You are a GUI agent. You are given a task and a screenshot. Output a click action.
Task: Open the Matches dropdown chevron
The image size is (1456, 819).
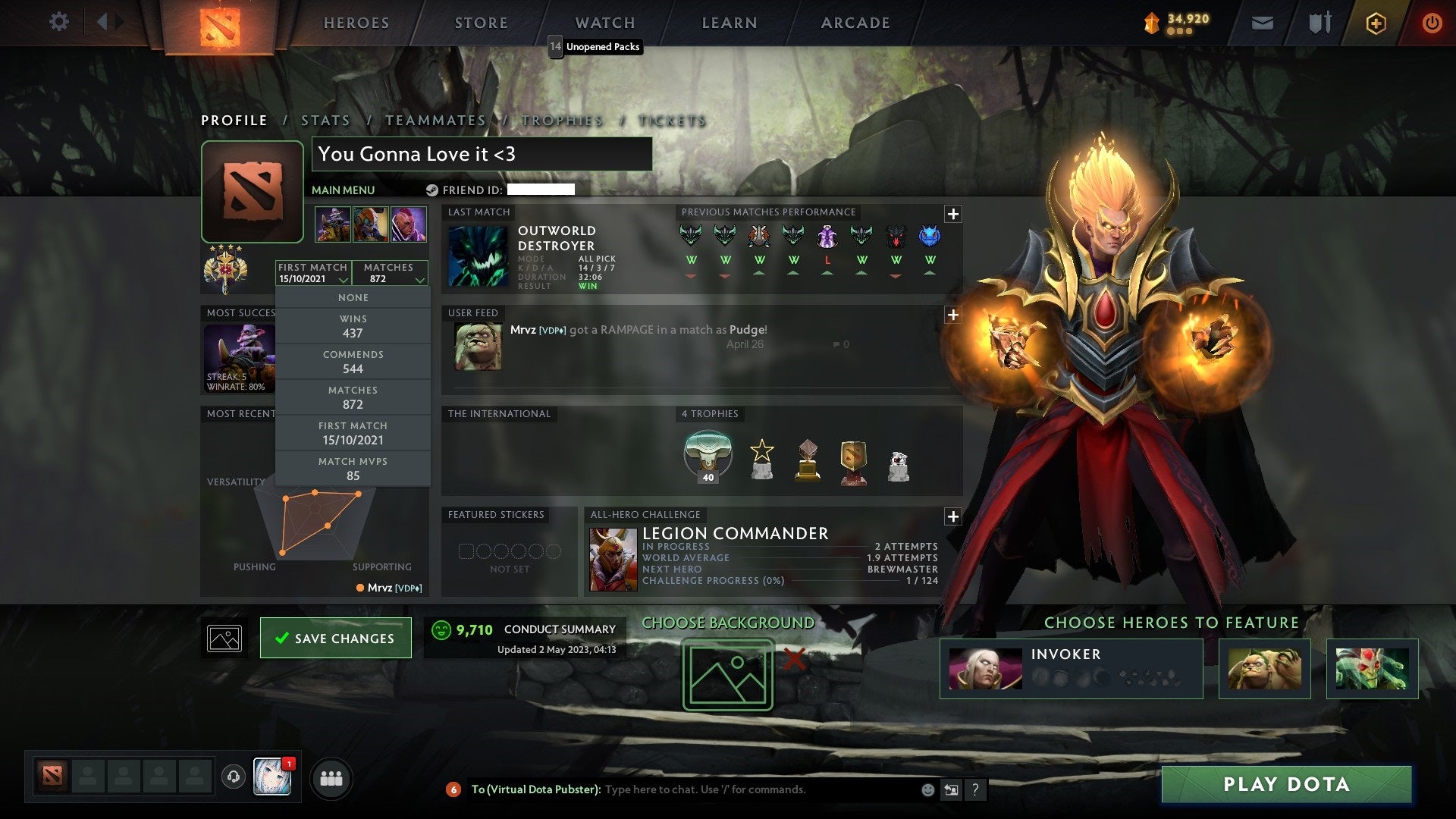click(x=419, y=279)
